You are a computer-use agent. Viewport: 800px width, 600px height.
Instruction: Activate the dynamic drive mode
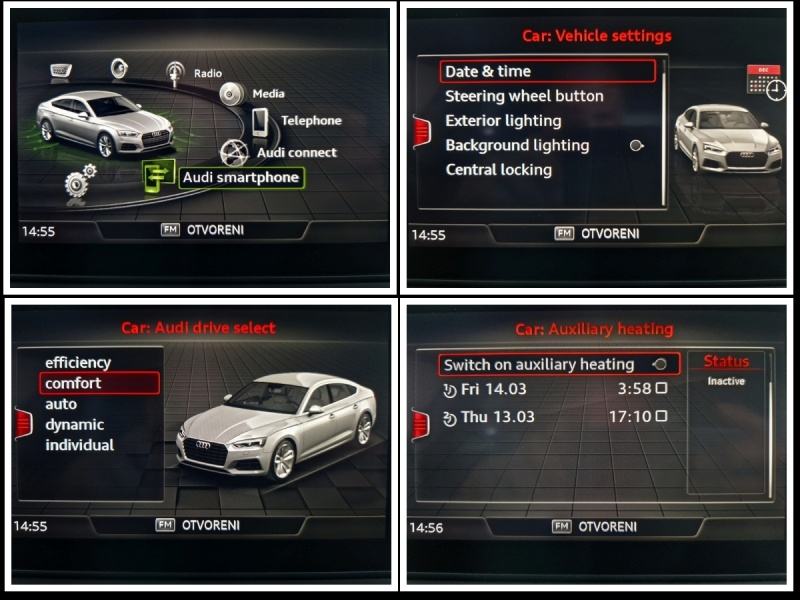tap(74, 425)
